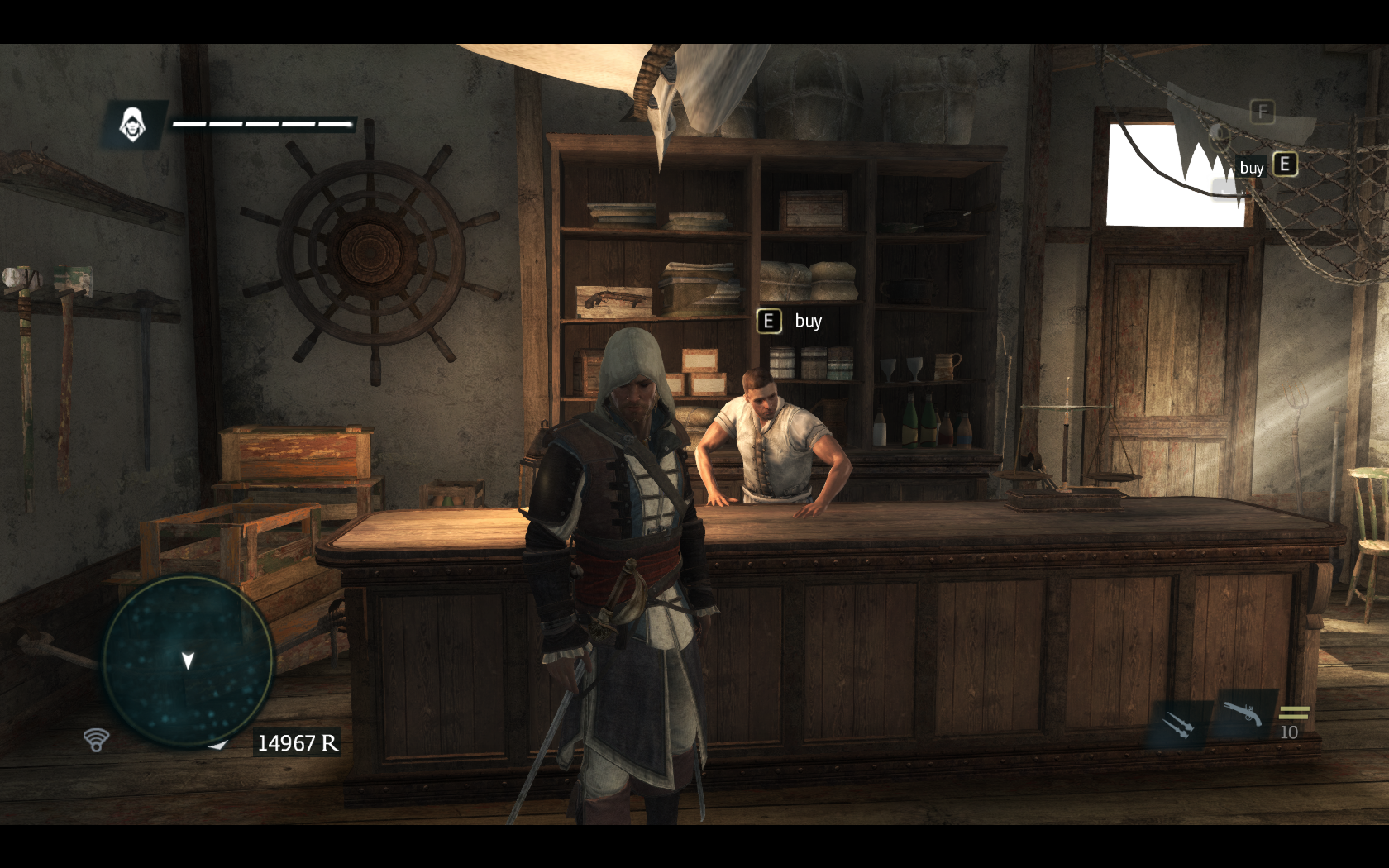Click the circular minimap
Viewport: 1389px width, 868px height.
(x=188, y=661)
